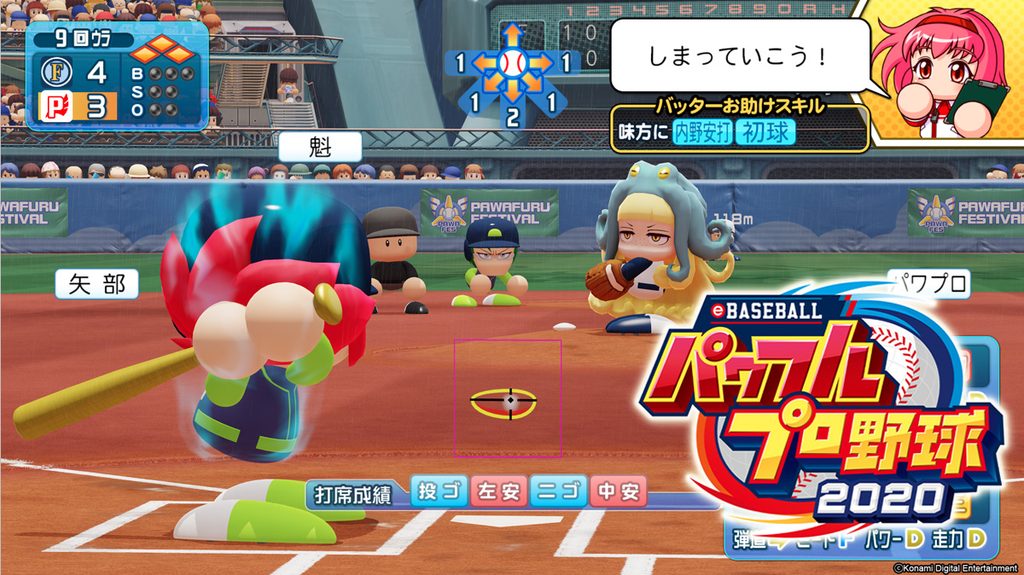
Task: Click the しまっていこう！ speech bubble
Action: click(x=738, y=55)
